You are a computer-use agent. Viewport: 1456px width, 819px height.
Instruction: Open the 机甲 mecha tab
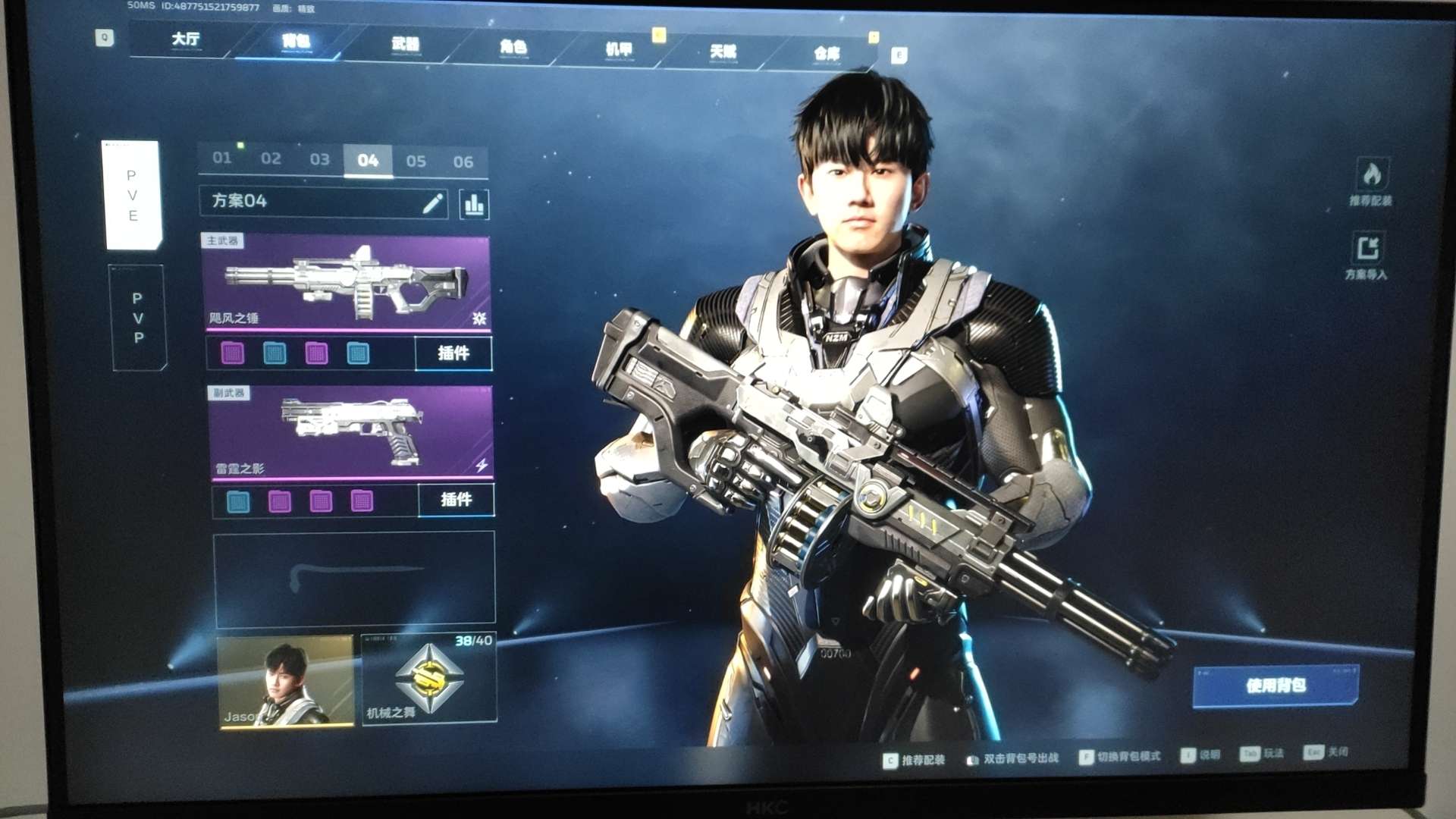tap(619, 50)
